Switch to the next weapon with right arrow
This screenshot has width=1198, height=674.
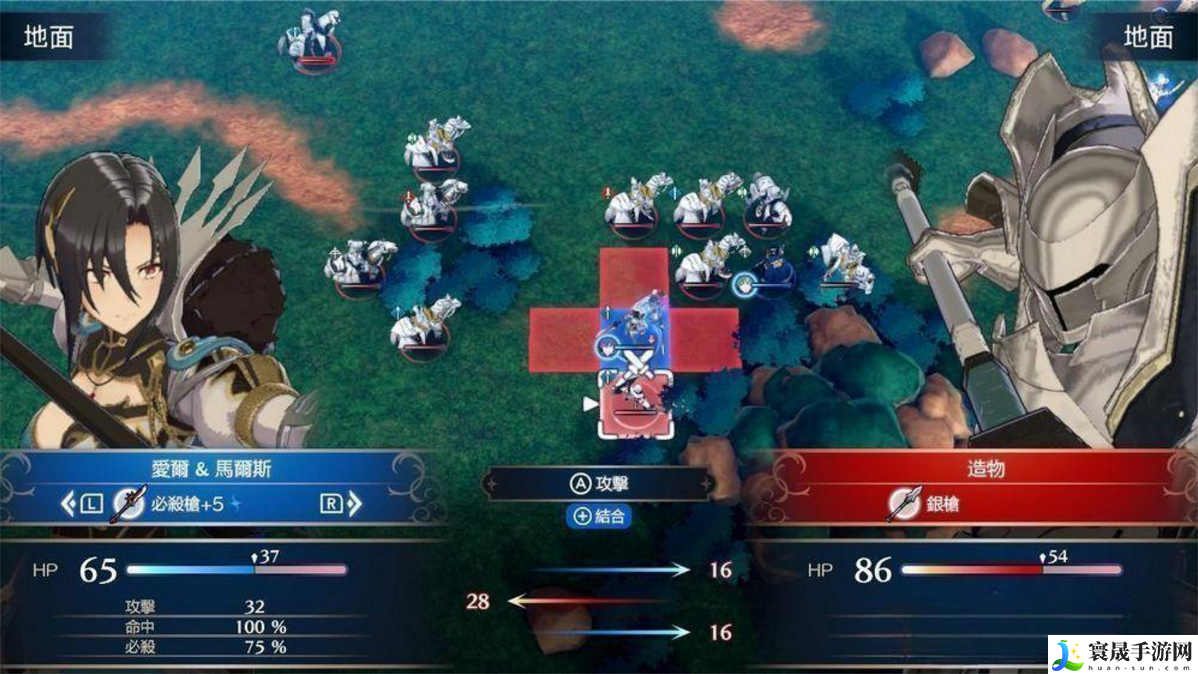click(x=352, y=504)
